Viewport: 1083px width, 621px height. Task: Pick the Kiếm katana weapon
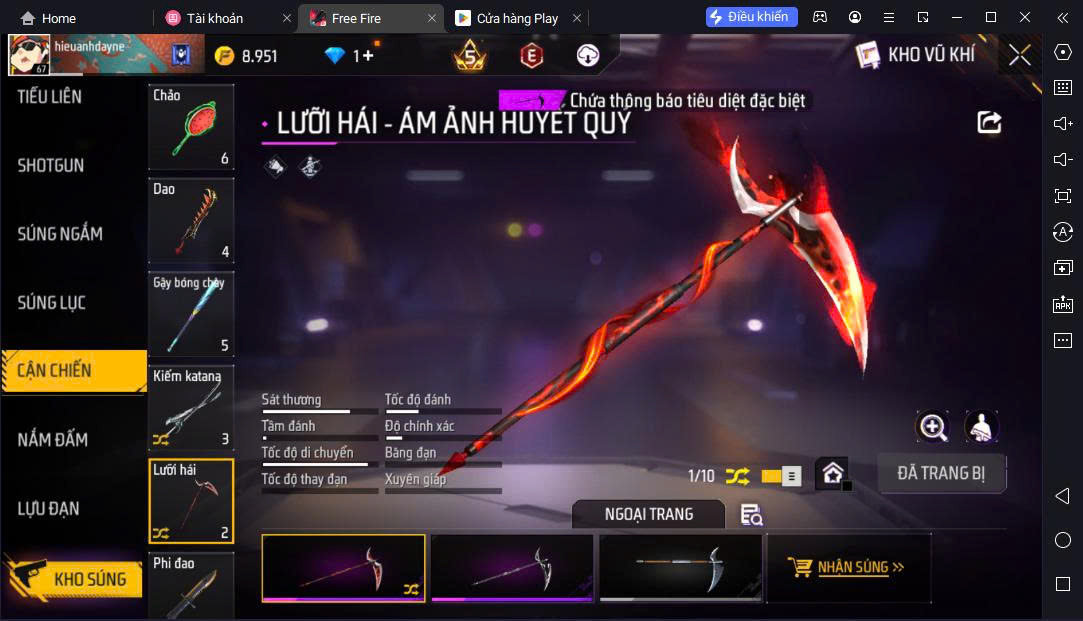coord(191,407)
